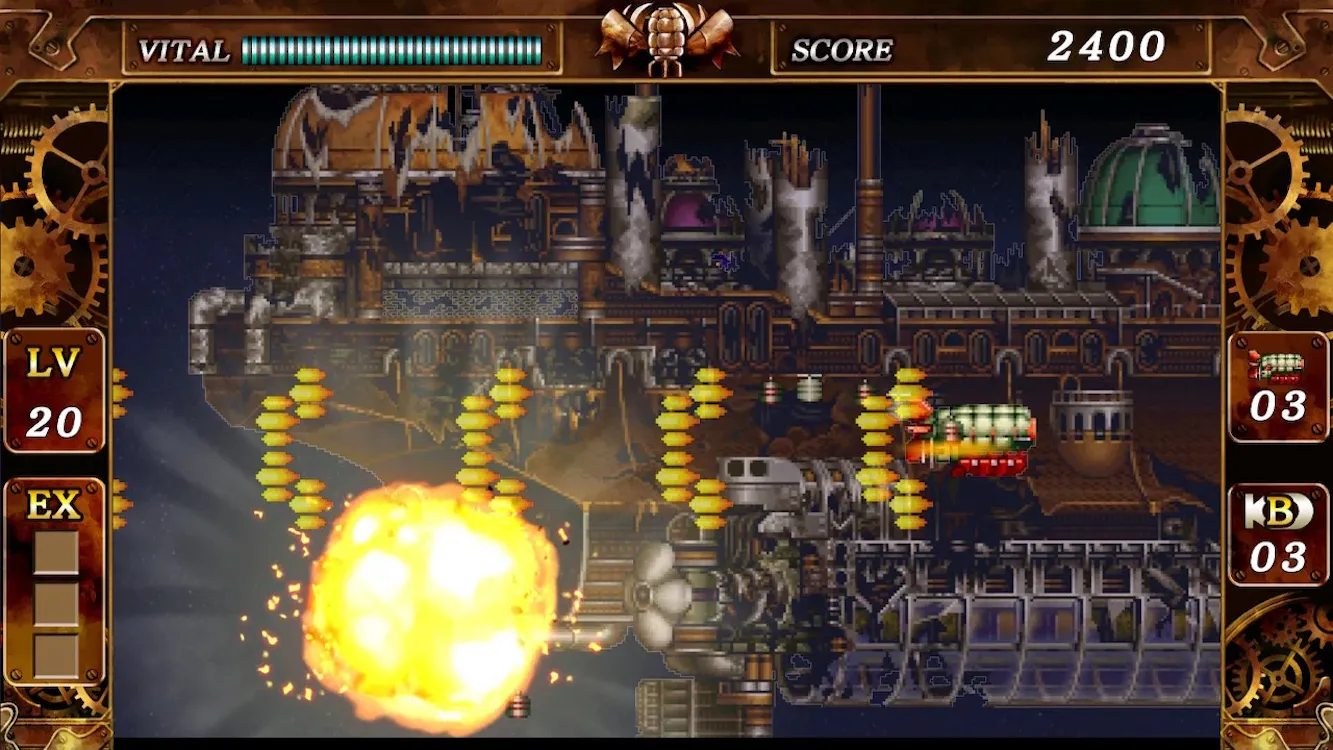Image resolution: width=1333 pixels, height=750 pixels.
Task: Select the remaining airship lives icon
Action: point(1278,367)
